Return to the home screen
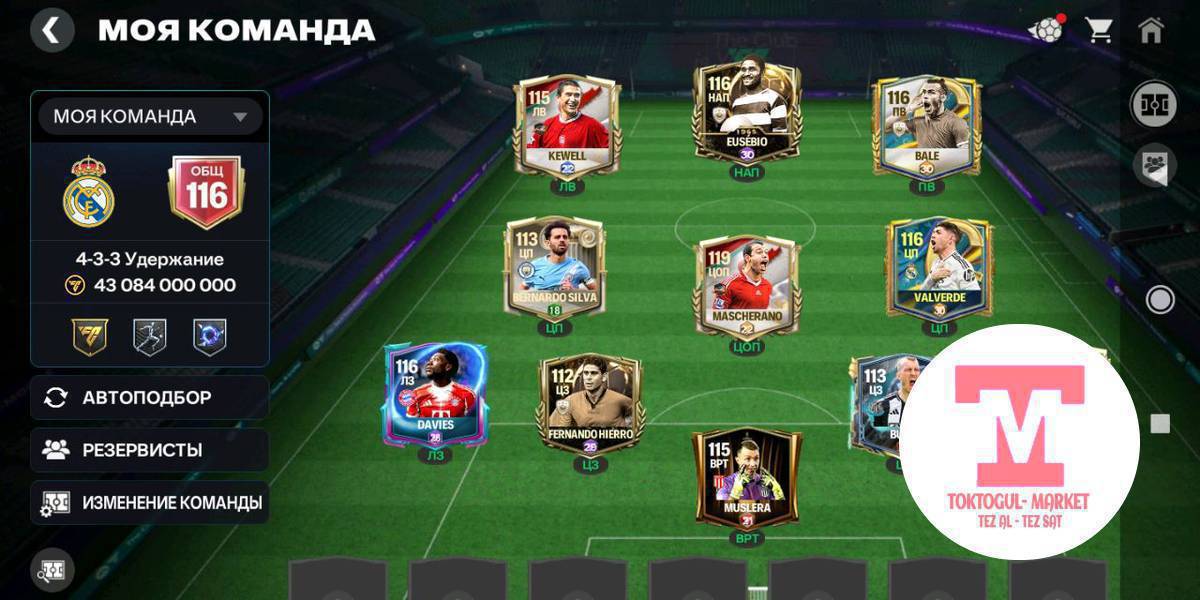 (x=1151, y=31)
